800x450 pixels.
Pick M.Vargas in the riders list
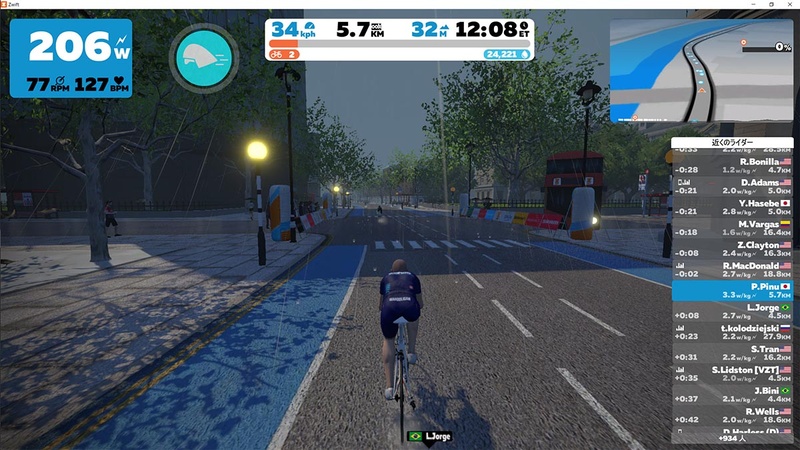click(x=735, y=228)
